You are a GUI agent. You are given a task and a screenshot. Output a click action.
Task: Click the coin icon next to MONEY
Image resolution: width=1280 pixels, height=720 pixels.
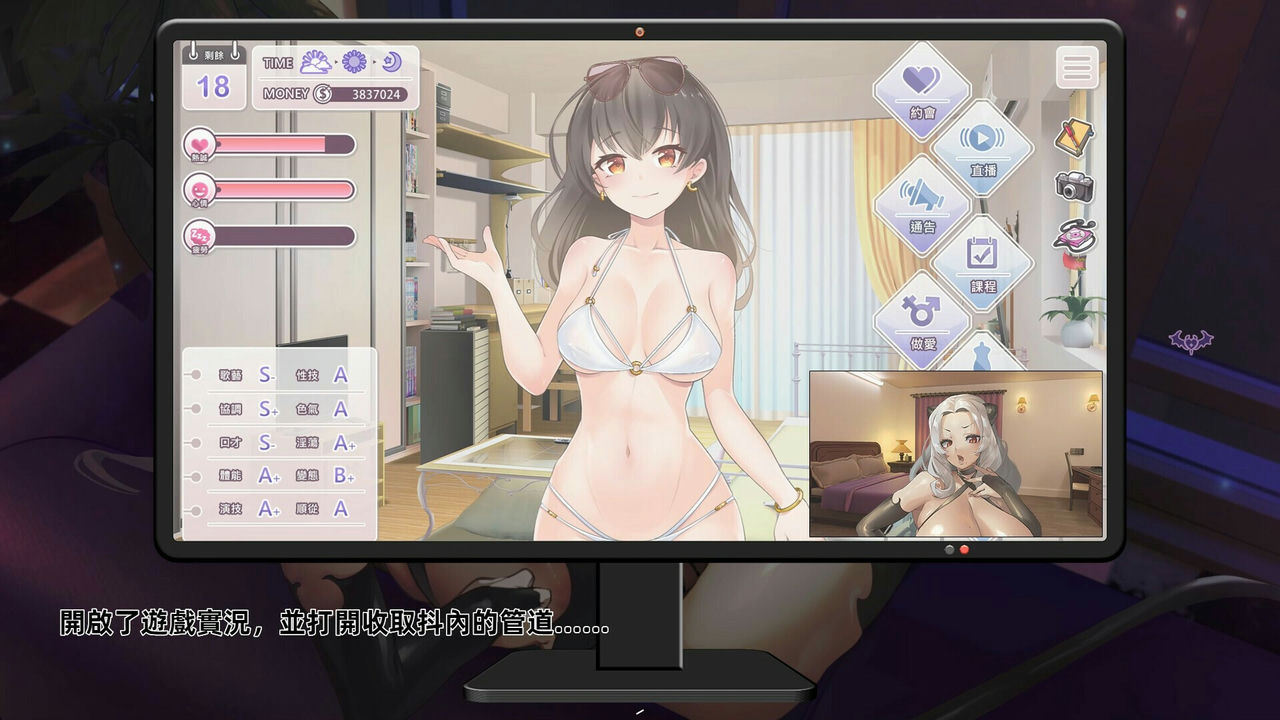point(321,95)
